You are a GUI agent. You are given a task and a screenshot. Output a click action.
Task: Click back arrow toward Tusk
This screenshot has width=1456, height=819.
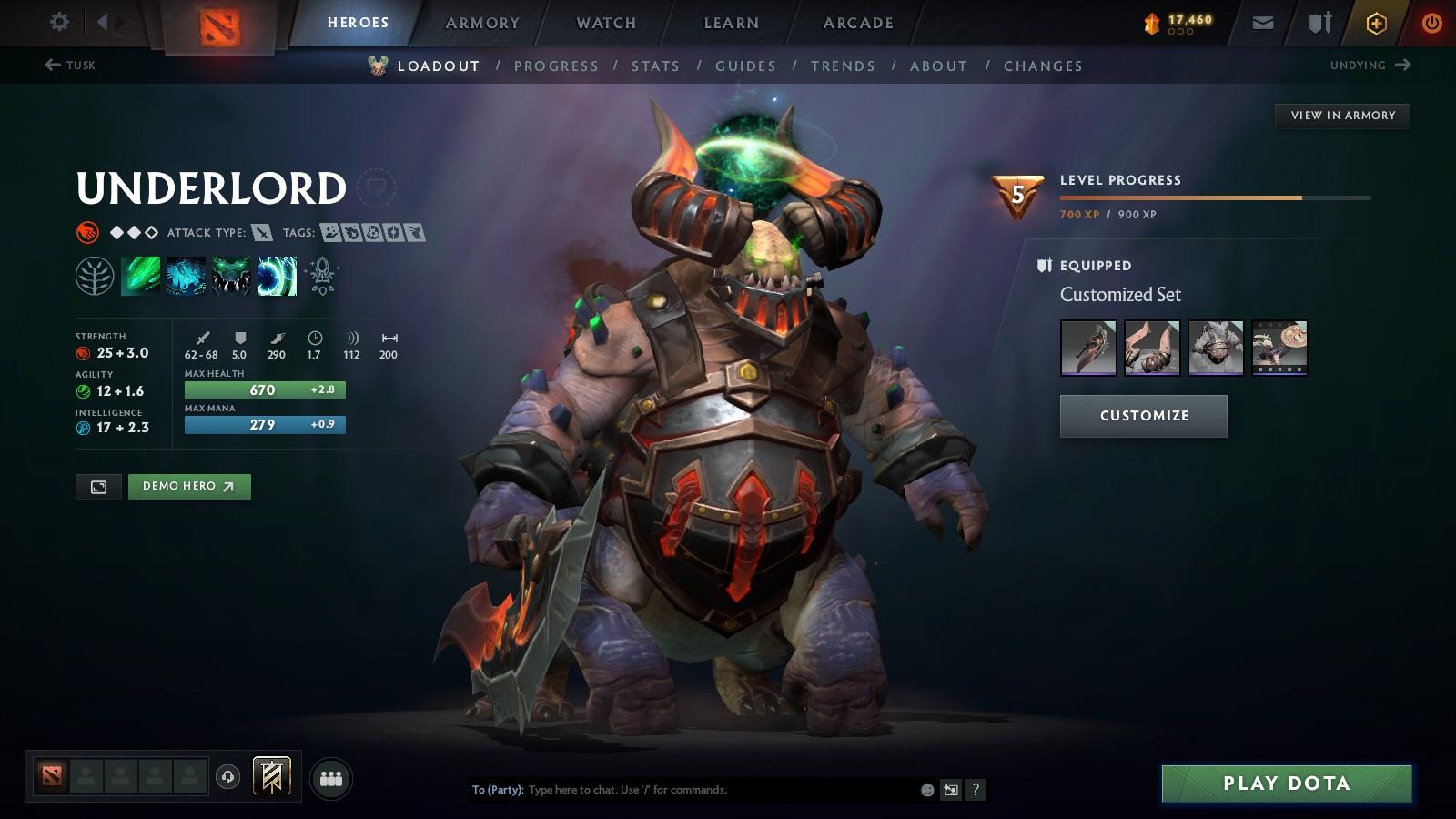click(x=52, y=65)
